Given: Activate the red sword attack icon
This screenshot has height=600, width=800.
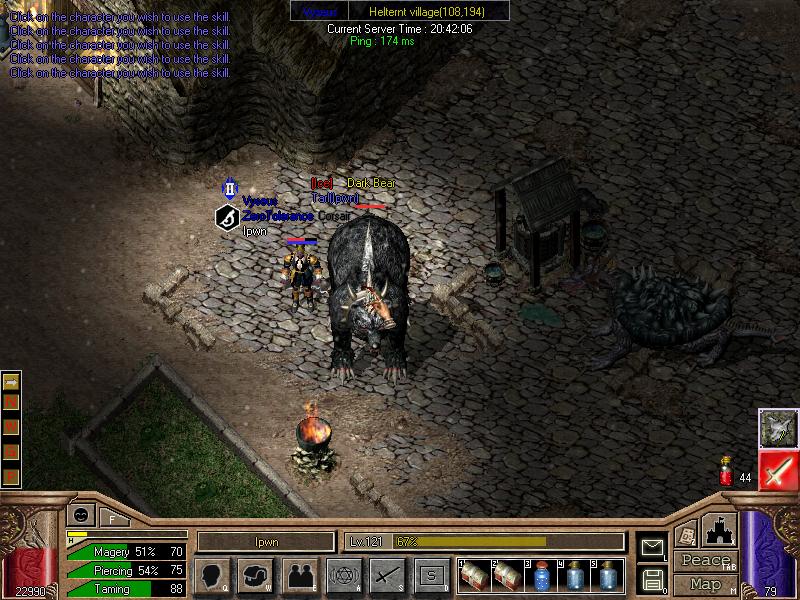Looking at the screenshot, I should tap(777, 470).
